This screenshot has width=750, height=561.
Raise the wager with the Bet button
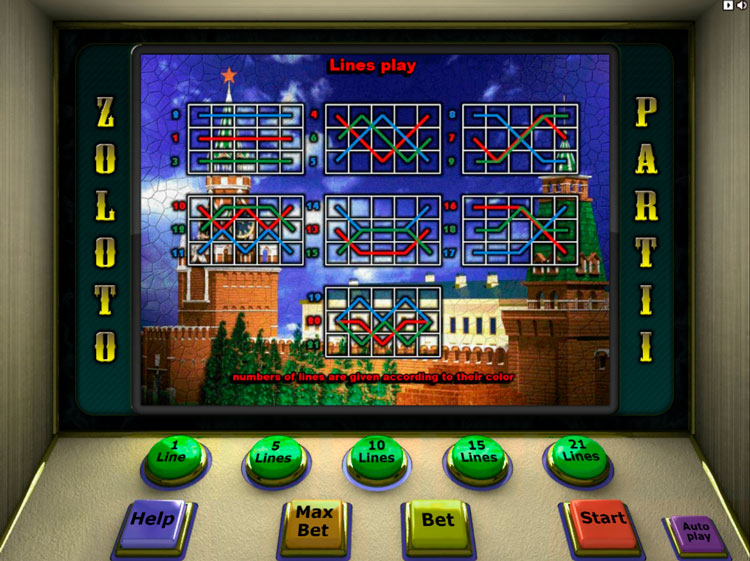pos(438,521)
